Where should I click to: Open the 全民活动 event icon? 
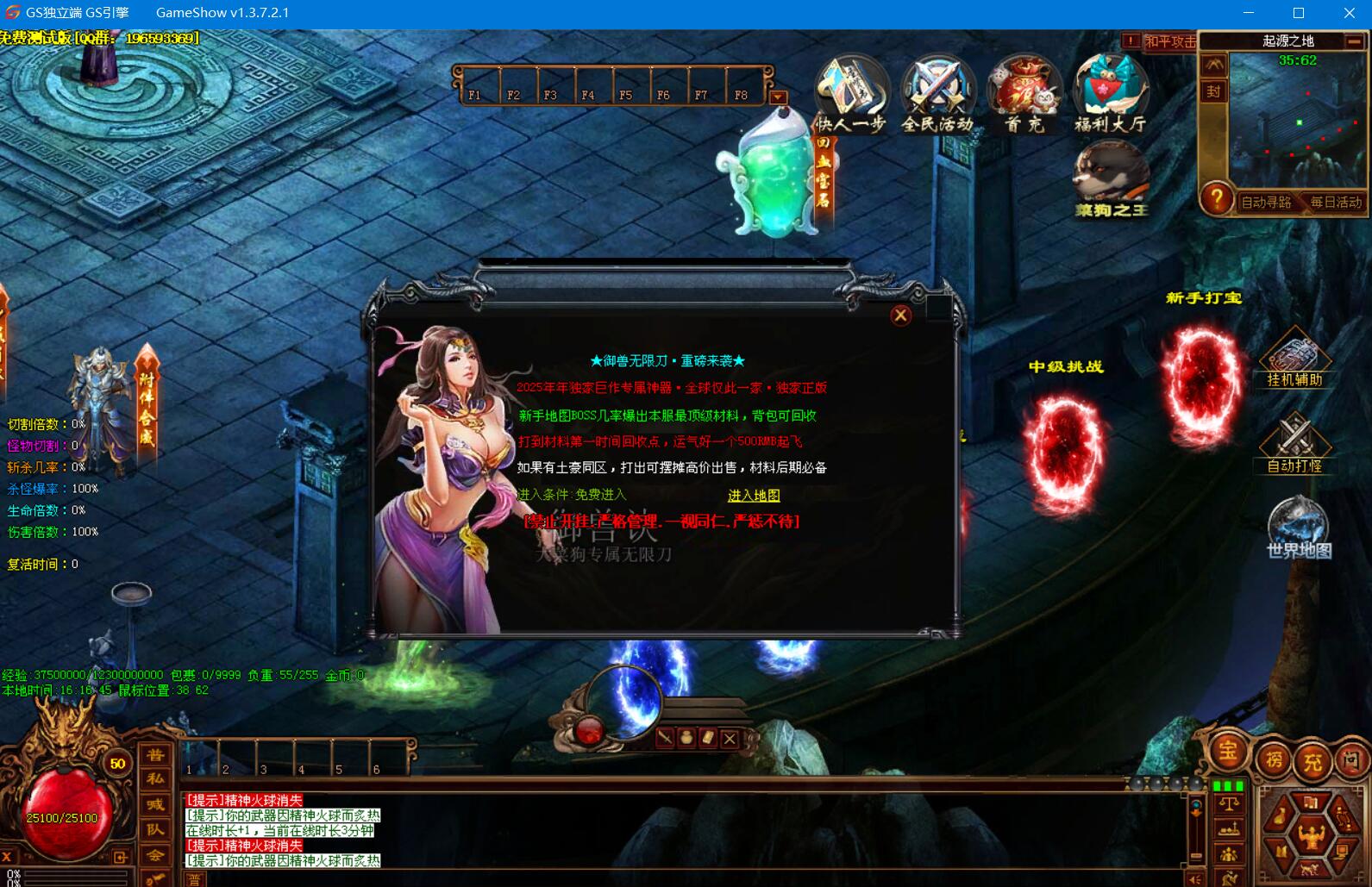click(x=937, y=95)
